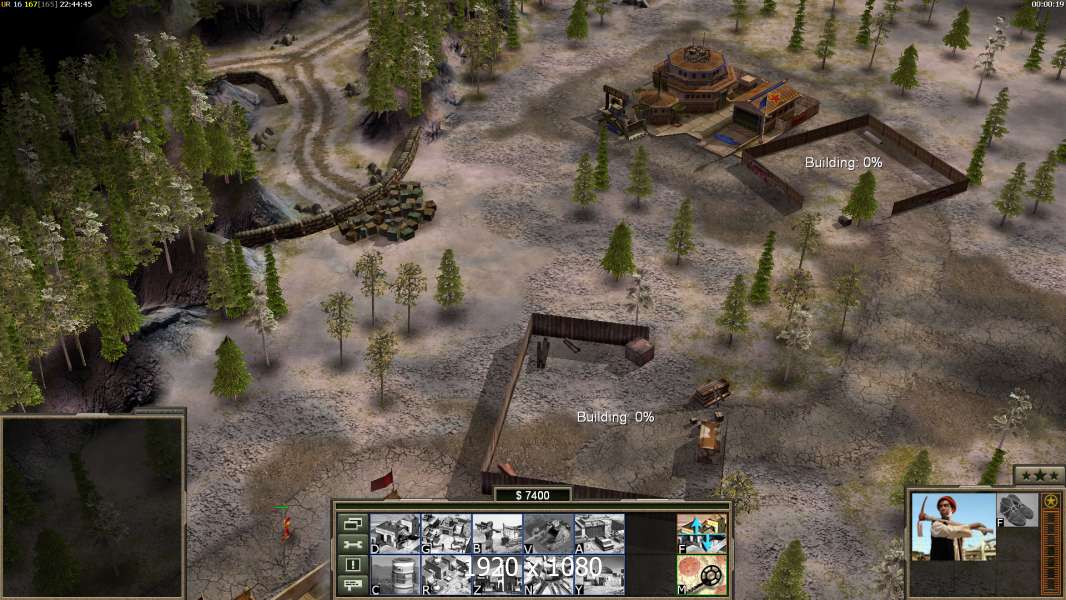Pick the build option labeled B
Image resolution: width=1066 pixels, height=600 pixels.
[x=496, y=533]
